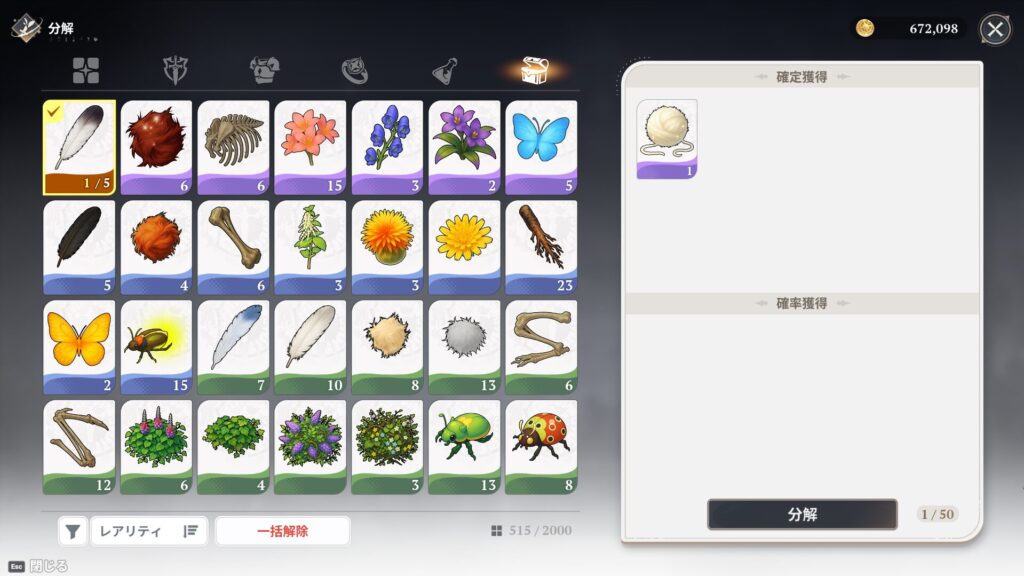This screenshot has width=1024, height=576.
Task: Switch to the weapons shield tab
Action: coord(177,70)
